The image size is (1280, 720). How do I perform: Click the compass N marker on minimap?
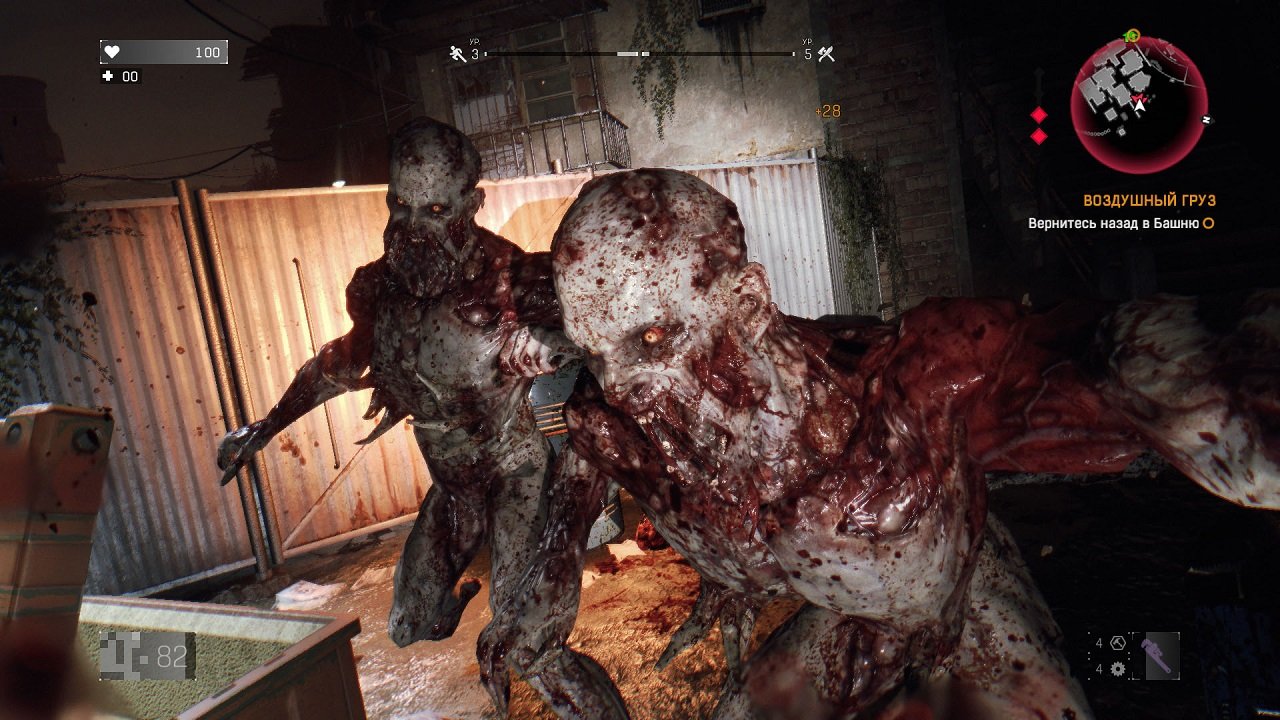1206,118
